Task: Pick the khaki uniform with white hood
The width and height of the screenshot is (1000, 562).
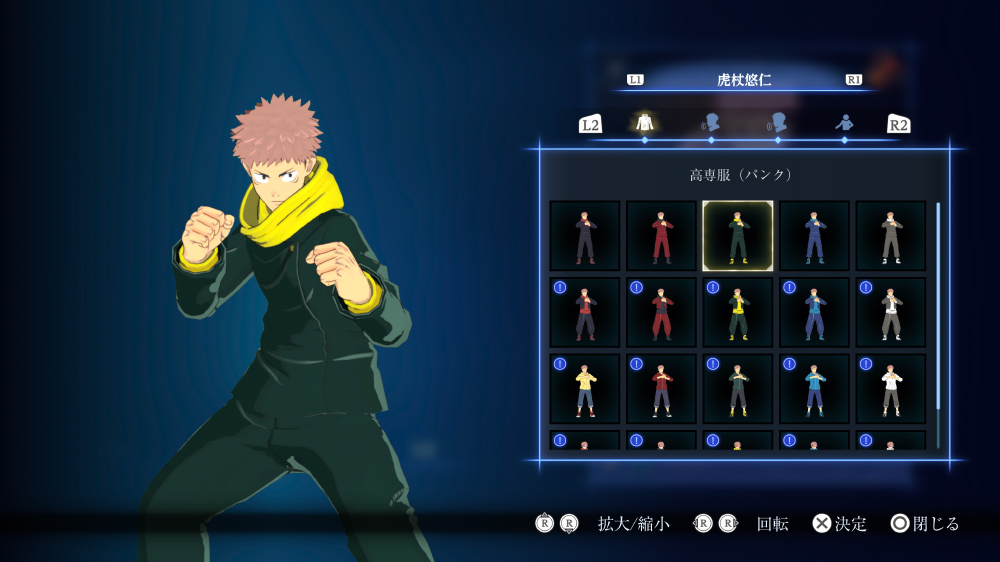Action: point(891,312)
